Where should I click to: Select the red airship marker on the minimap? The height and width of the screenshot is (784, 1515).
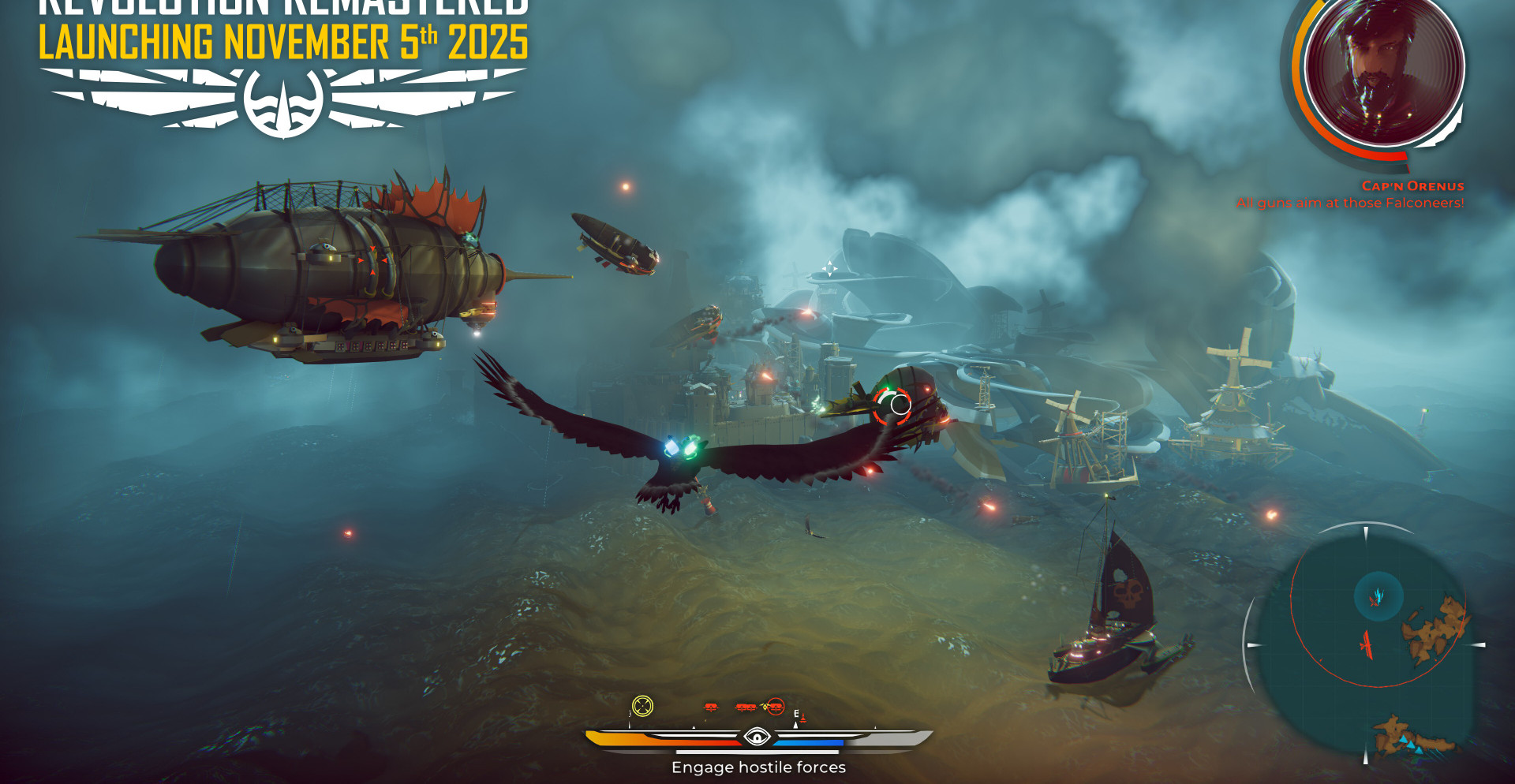[1367, 644]
